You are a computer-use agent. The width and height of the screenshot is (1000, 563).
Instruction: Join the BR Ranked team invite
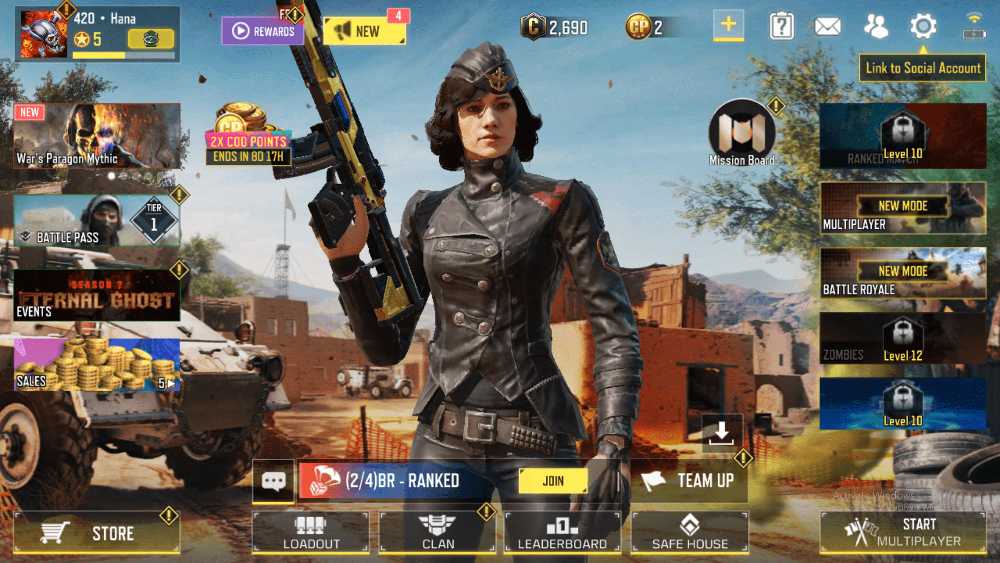pos(552,481)
